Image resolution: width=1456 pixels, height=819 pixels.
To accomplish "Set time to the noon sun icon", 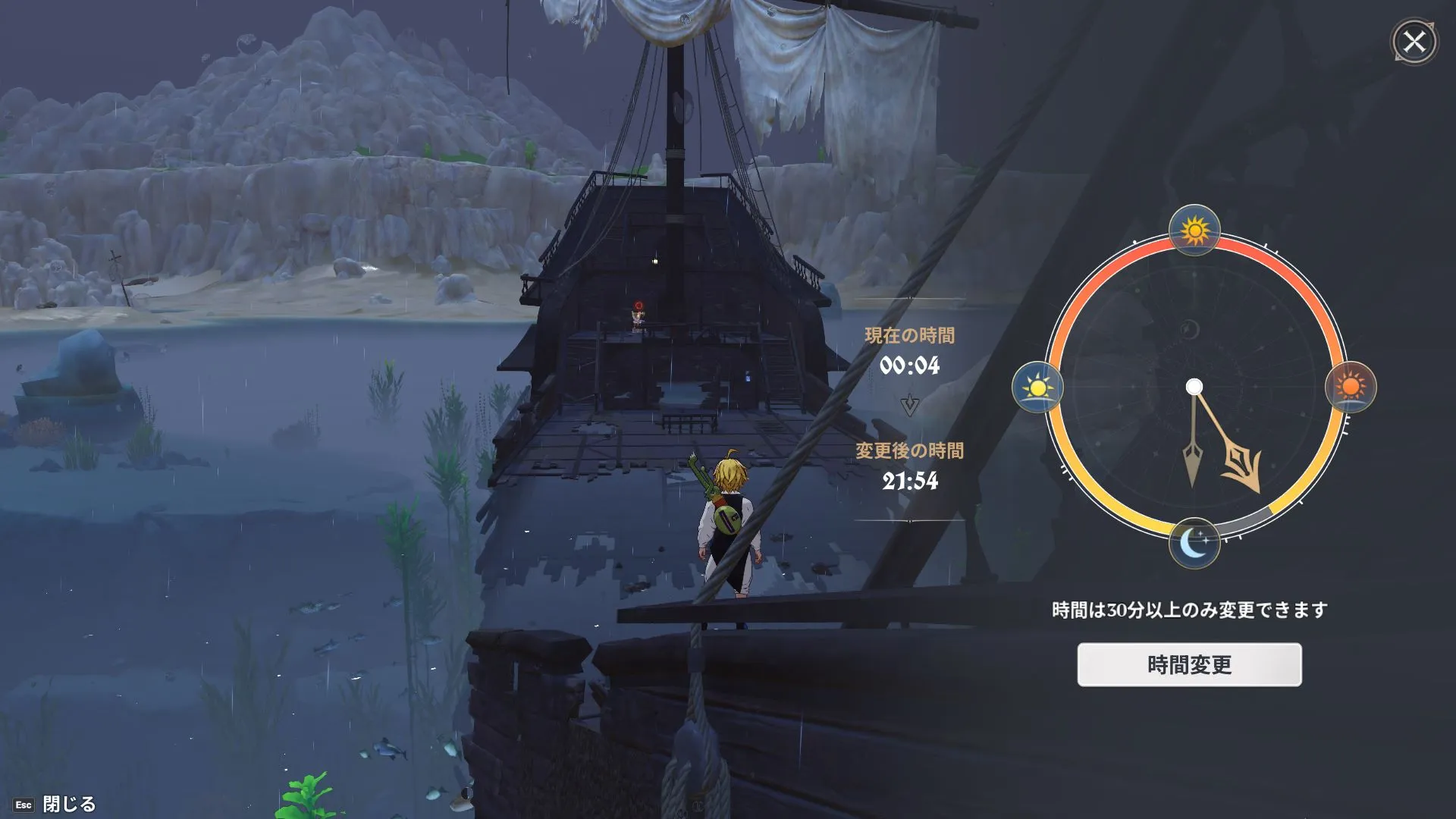I will click(x=1194, y=230).
